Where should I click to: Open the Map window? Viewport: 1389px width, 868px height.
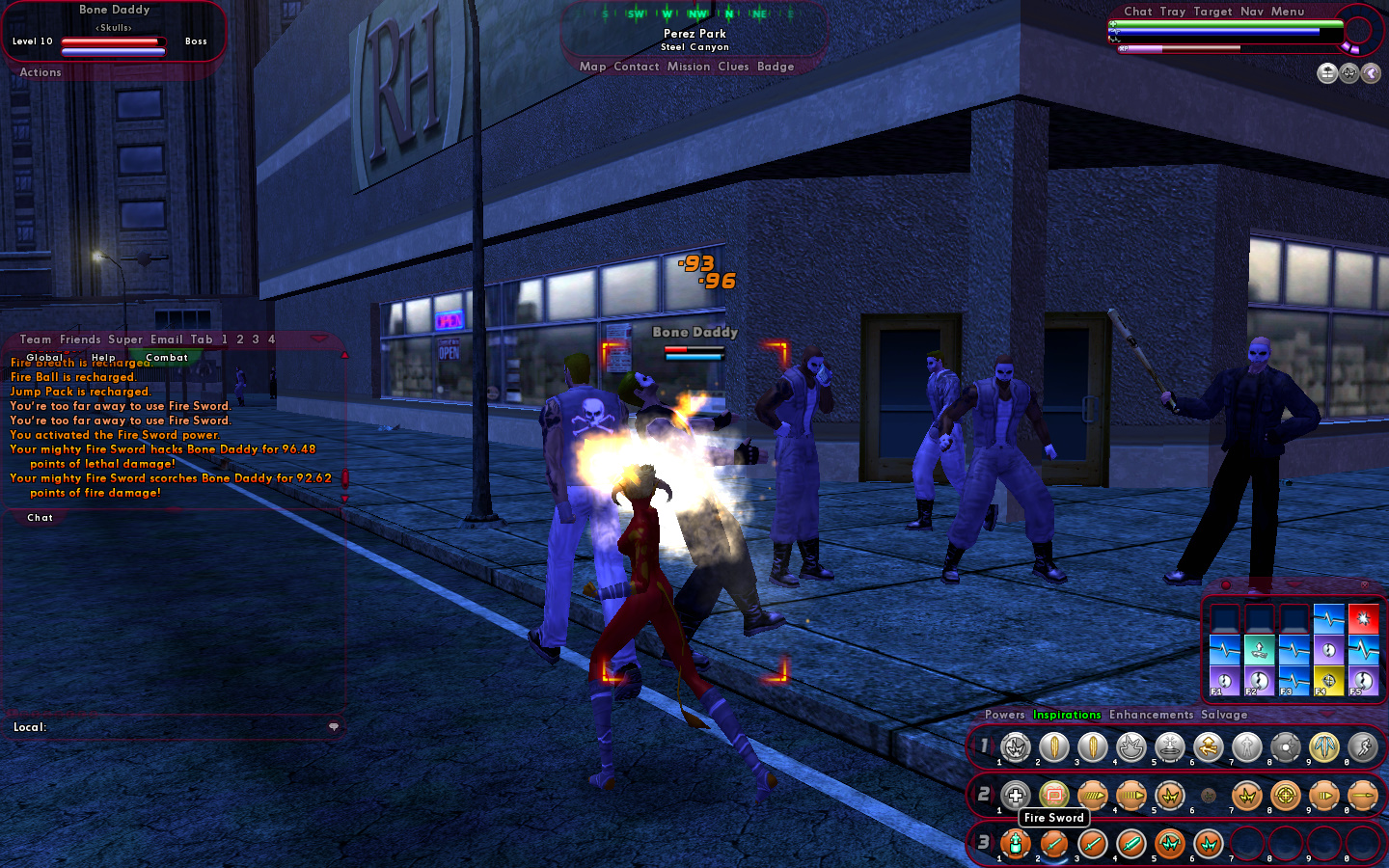[x=592, y=67]
